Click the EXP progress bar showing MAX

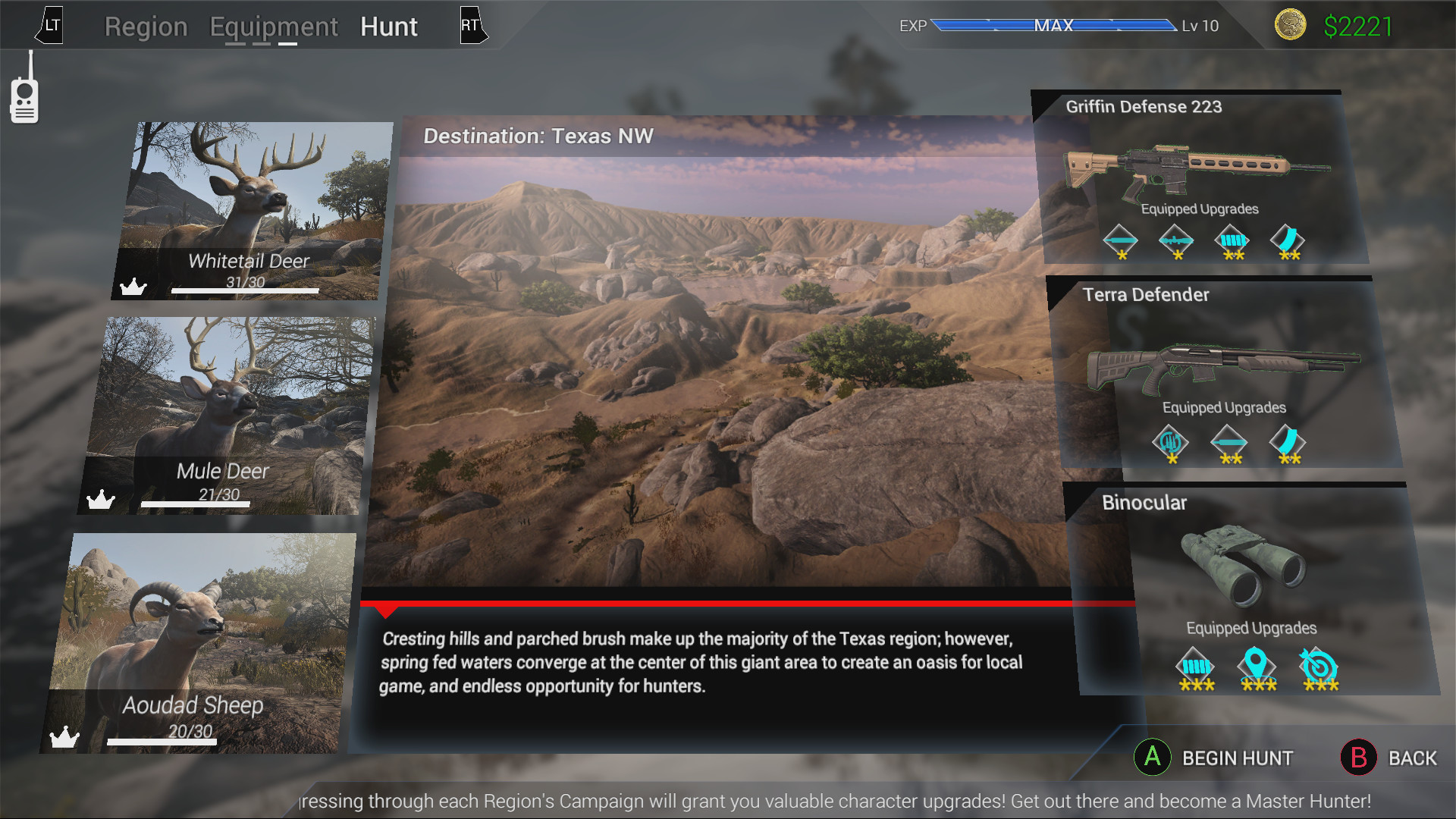click(x=1053, y=25)
